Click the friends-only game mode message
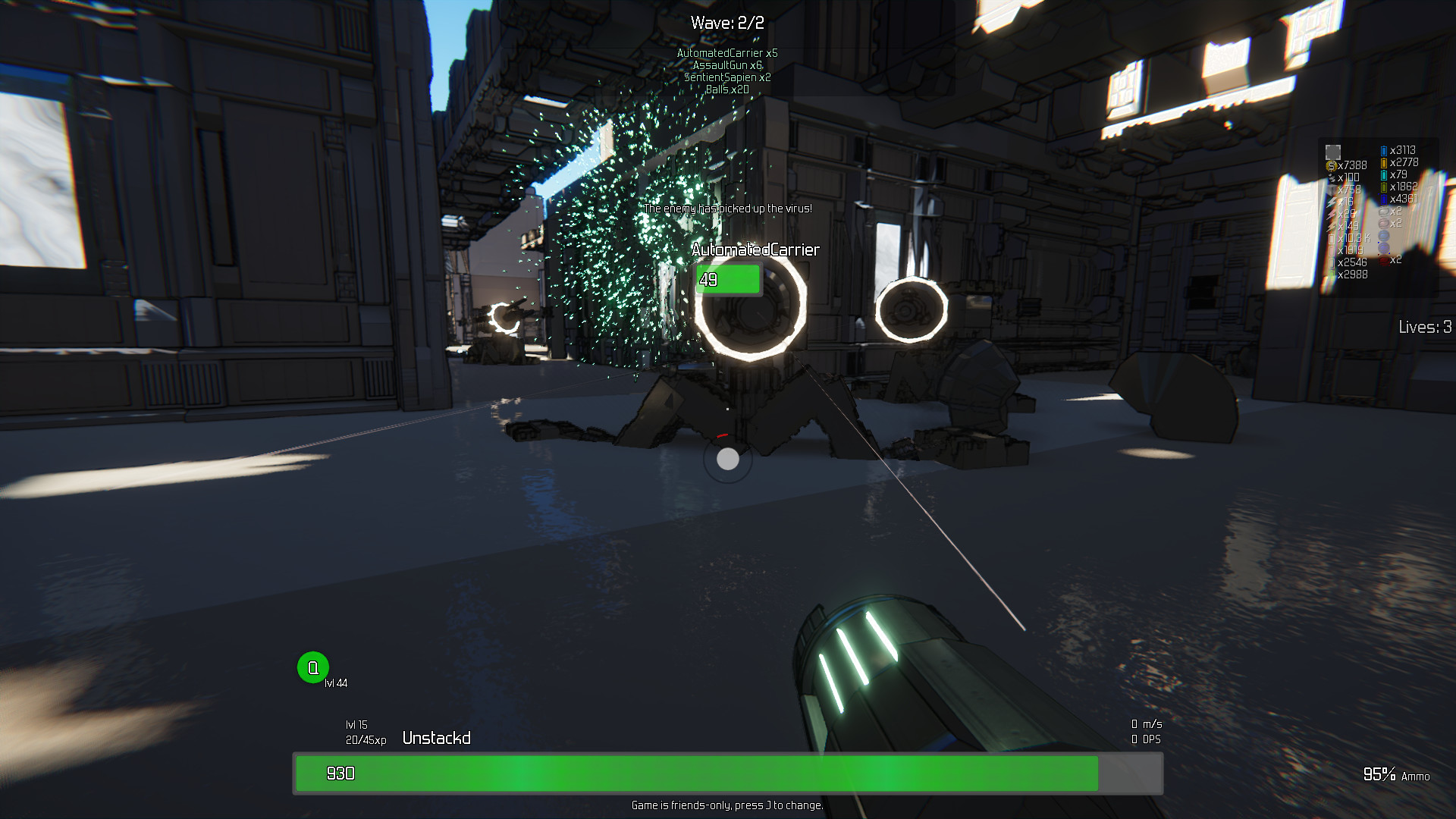Viewport: 1456px width, 819px height. point(727,806)
